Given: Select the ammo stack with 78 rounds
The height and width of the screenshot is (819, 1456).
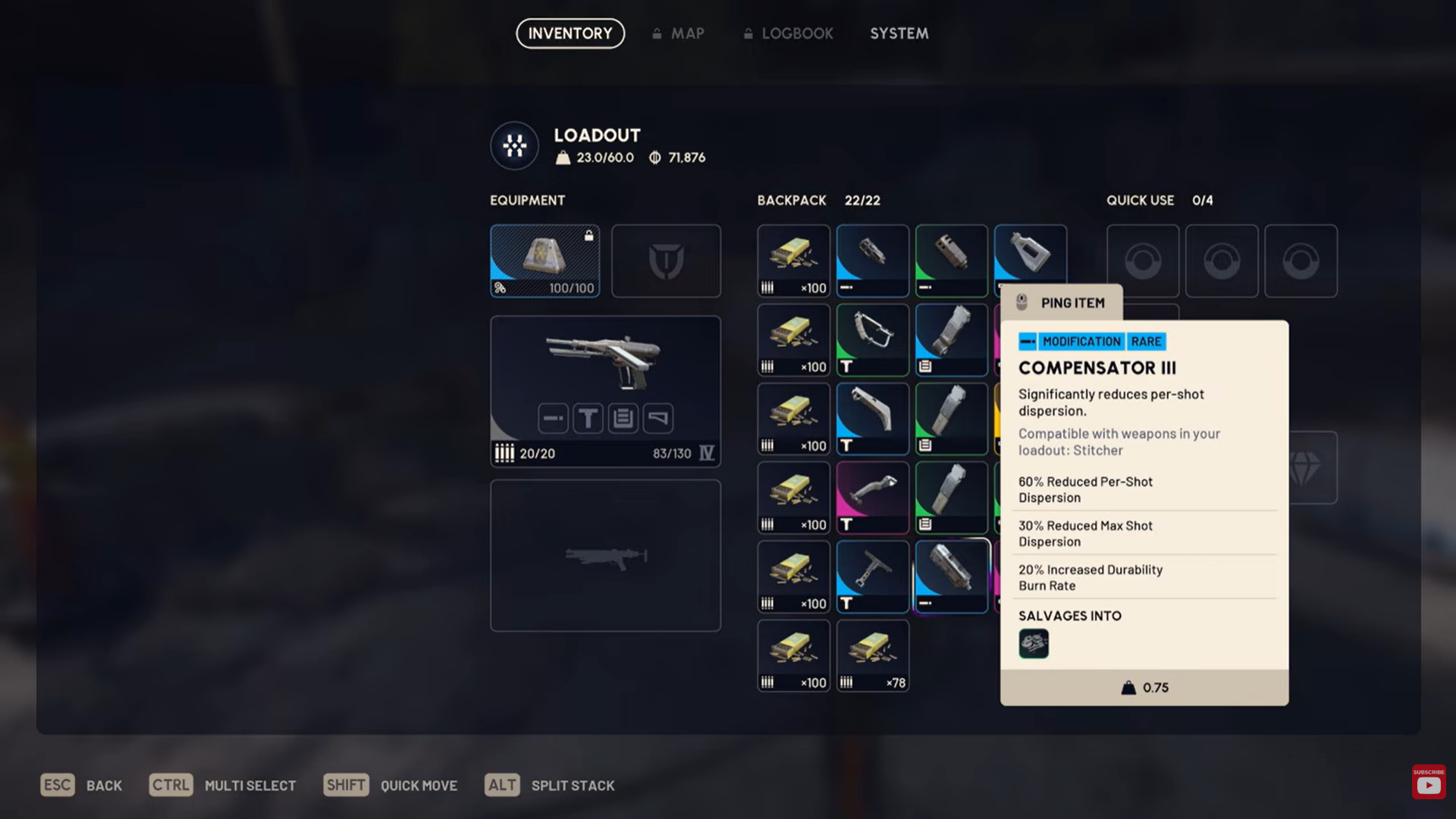Looking at the screenshot, I should tap(872, 655).
